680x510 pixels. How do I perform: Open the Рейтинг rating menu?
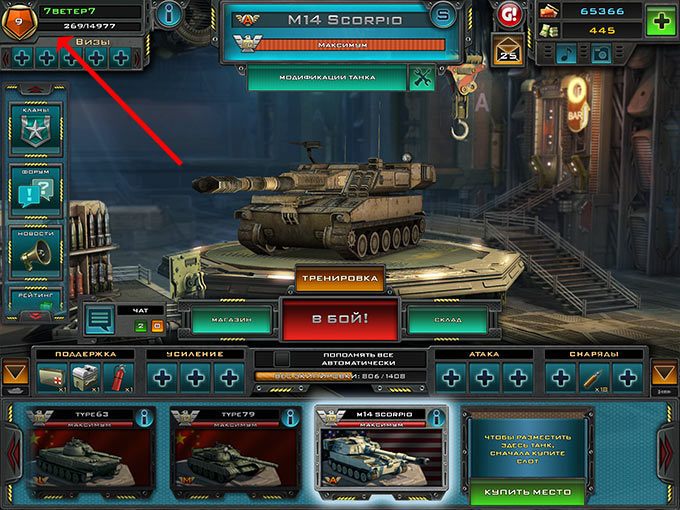coord(36,298)
